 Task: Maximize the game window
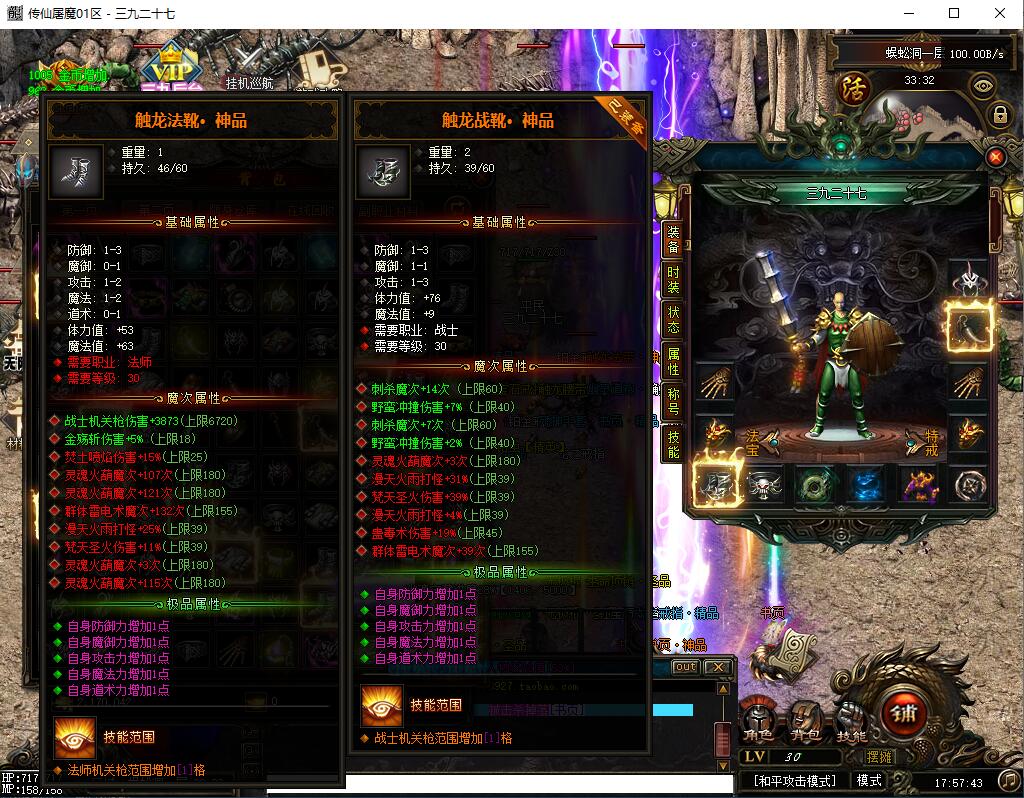[954, 14]
